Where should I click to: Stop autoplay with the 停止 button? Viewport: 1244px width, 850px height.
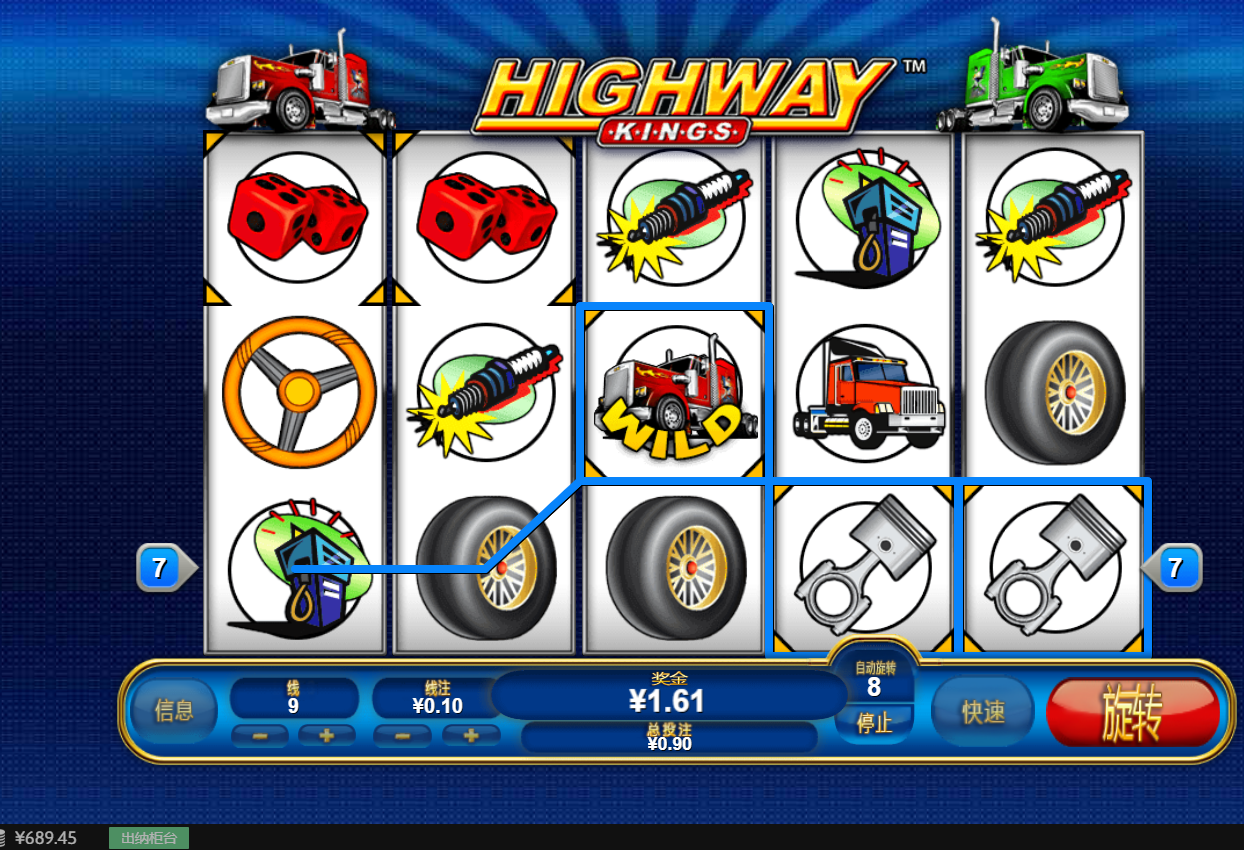tap(874, 722)
